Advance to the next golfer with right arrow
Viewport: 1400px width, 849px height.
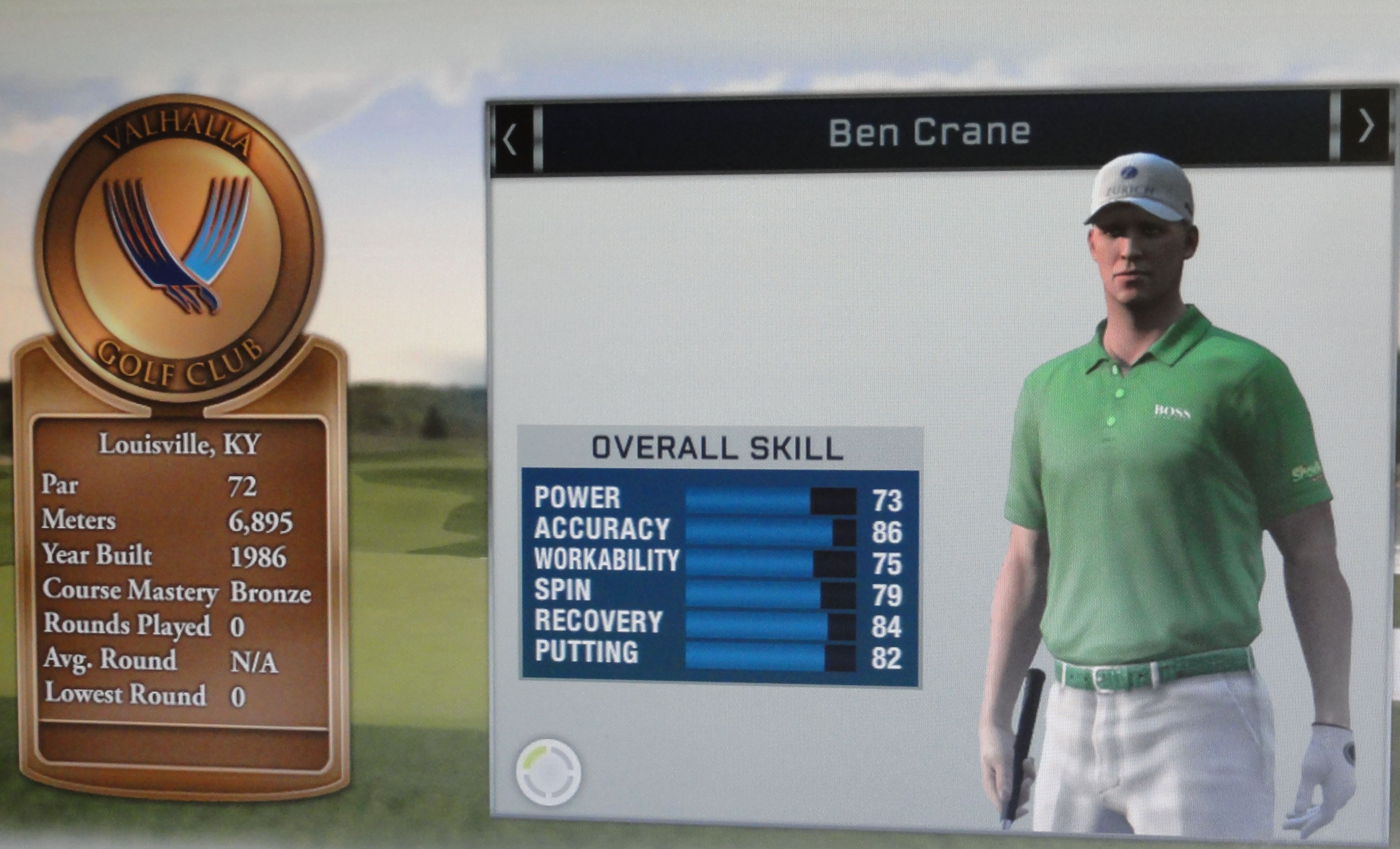(1366, 126)
